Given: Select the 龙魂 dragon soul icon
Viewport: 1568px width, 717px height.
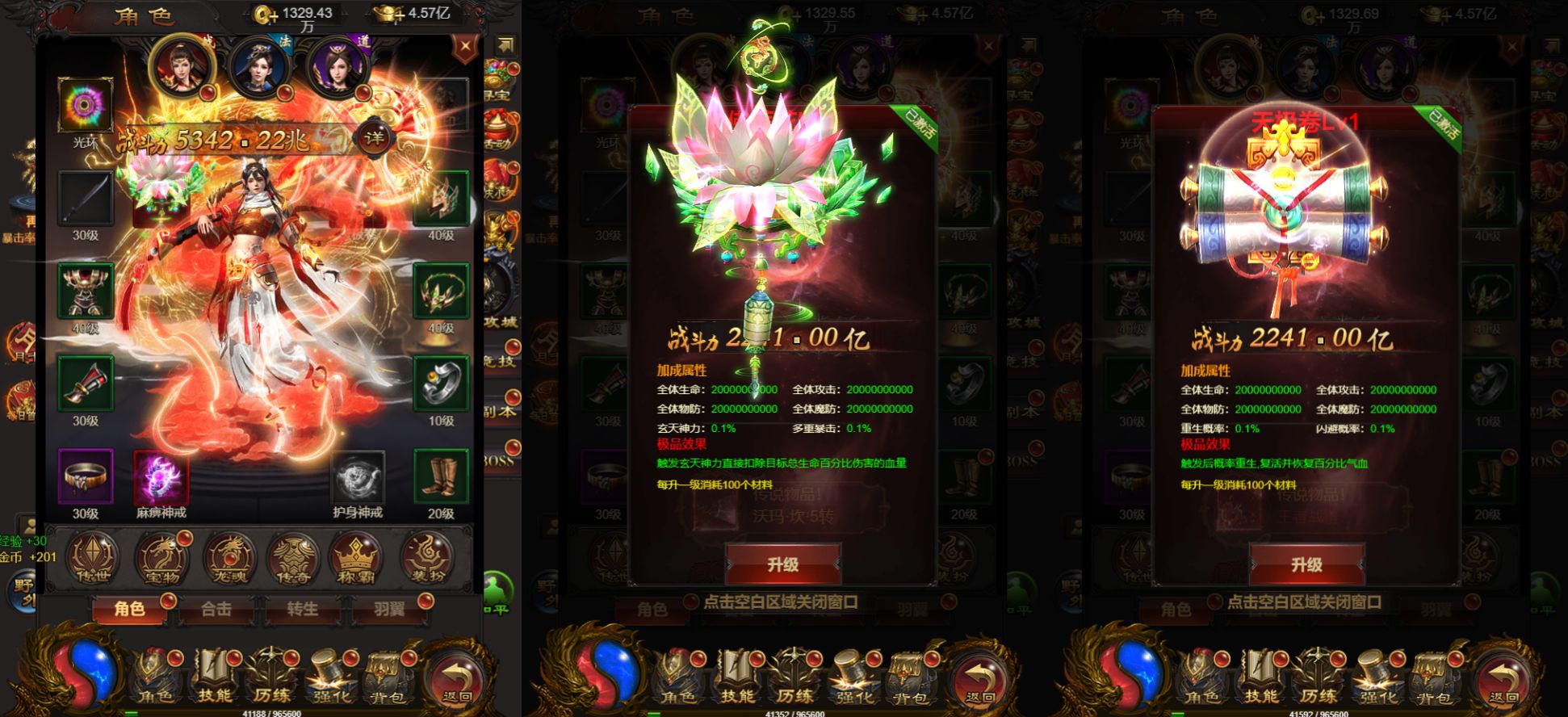Looking at the screenshot, I should [x=227, y=557].
